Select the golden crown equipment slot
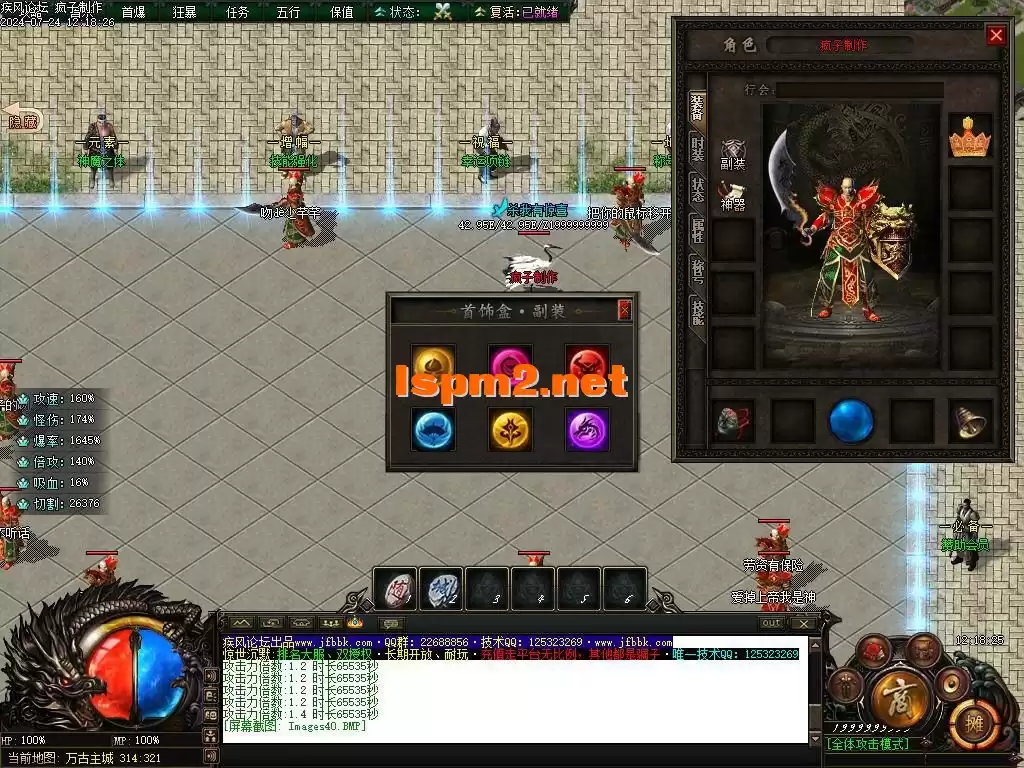The image size is (1024, 768). 969,136
